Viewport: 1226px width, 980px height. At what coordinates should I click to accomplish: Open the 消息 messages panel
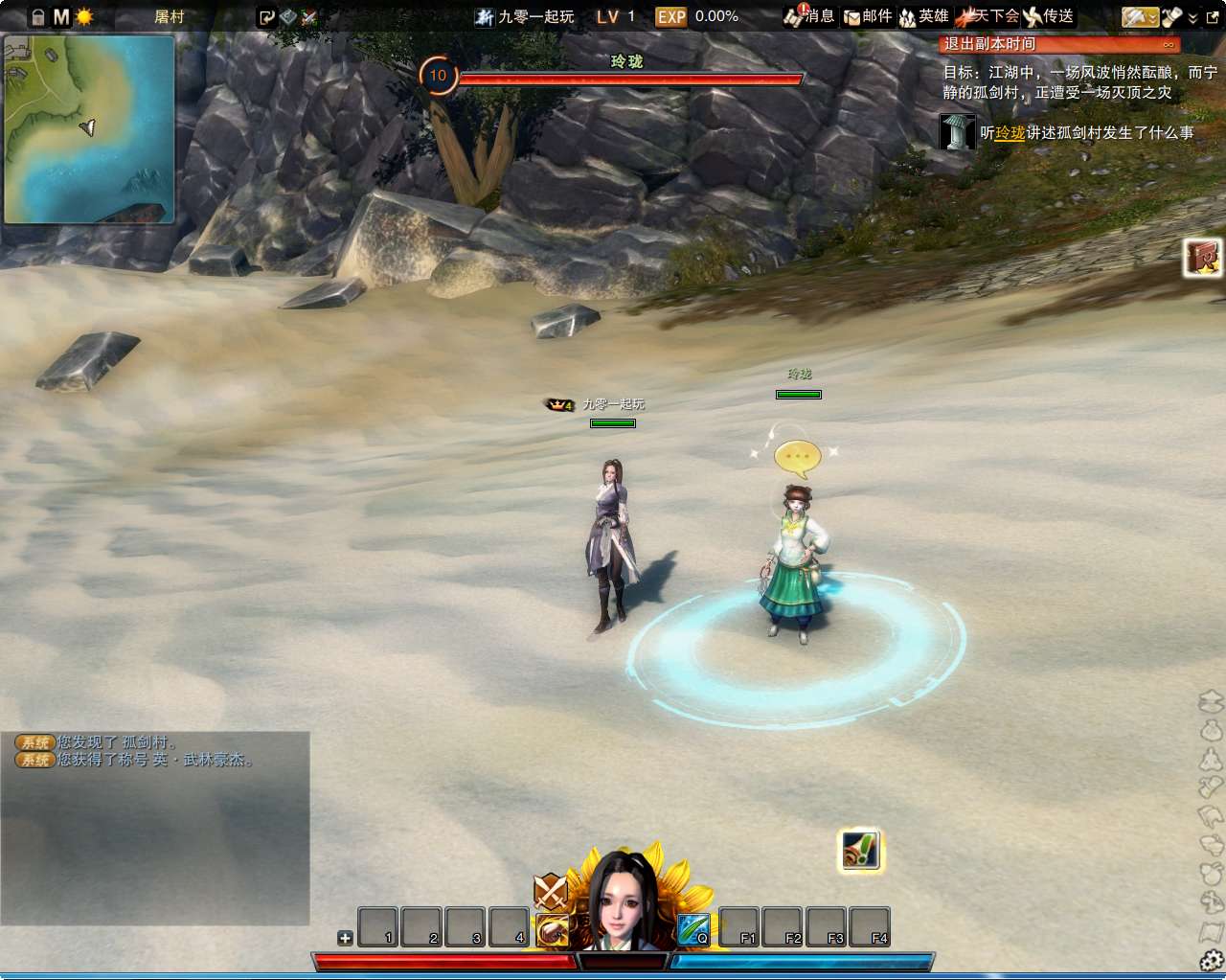pyautogui.click(x=809, y=16)
